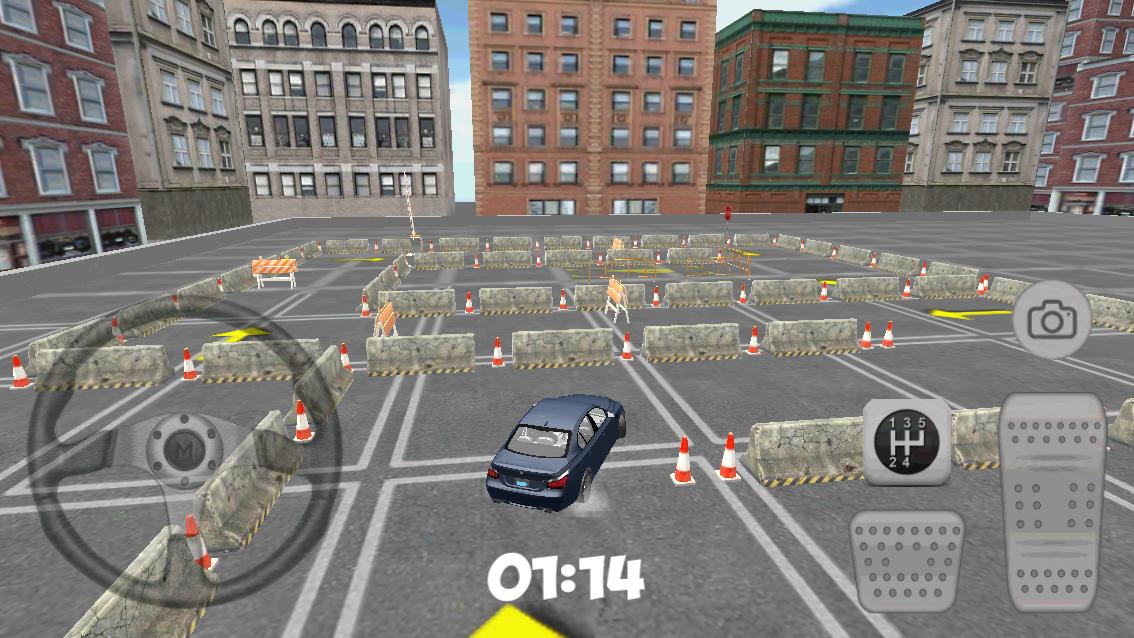
Task: Tap the camera view button
Action: click(x=1051, y=321)
